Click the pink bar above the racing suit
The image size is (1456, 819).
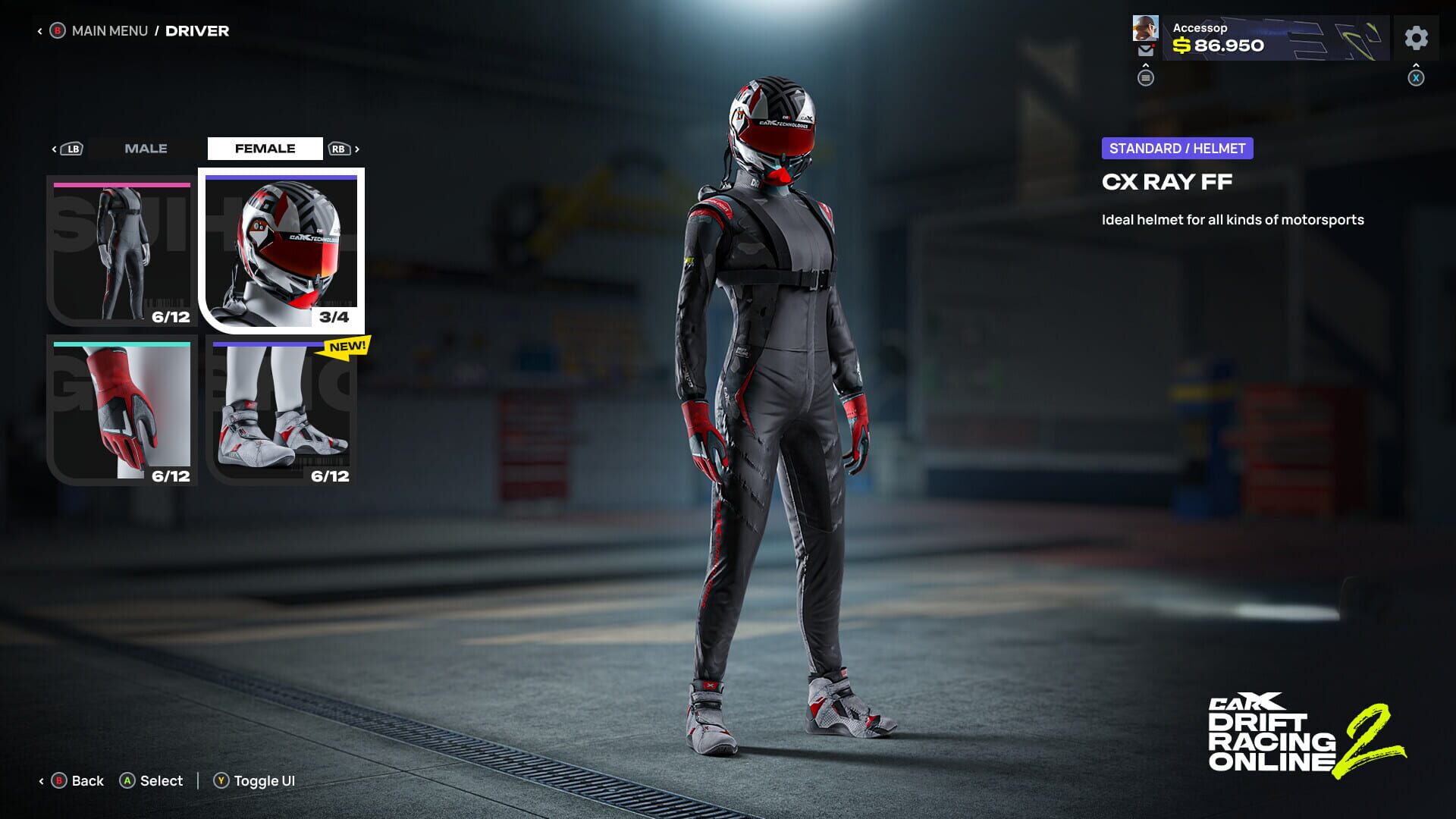point(120,185)
